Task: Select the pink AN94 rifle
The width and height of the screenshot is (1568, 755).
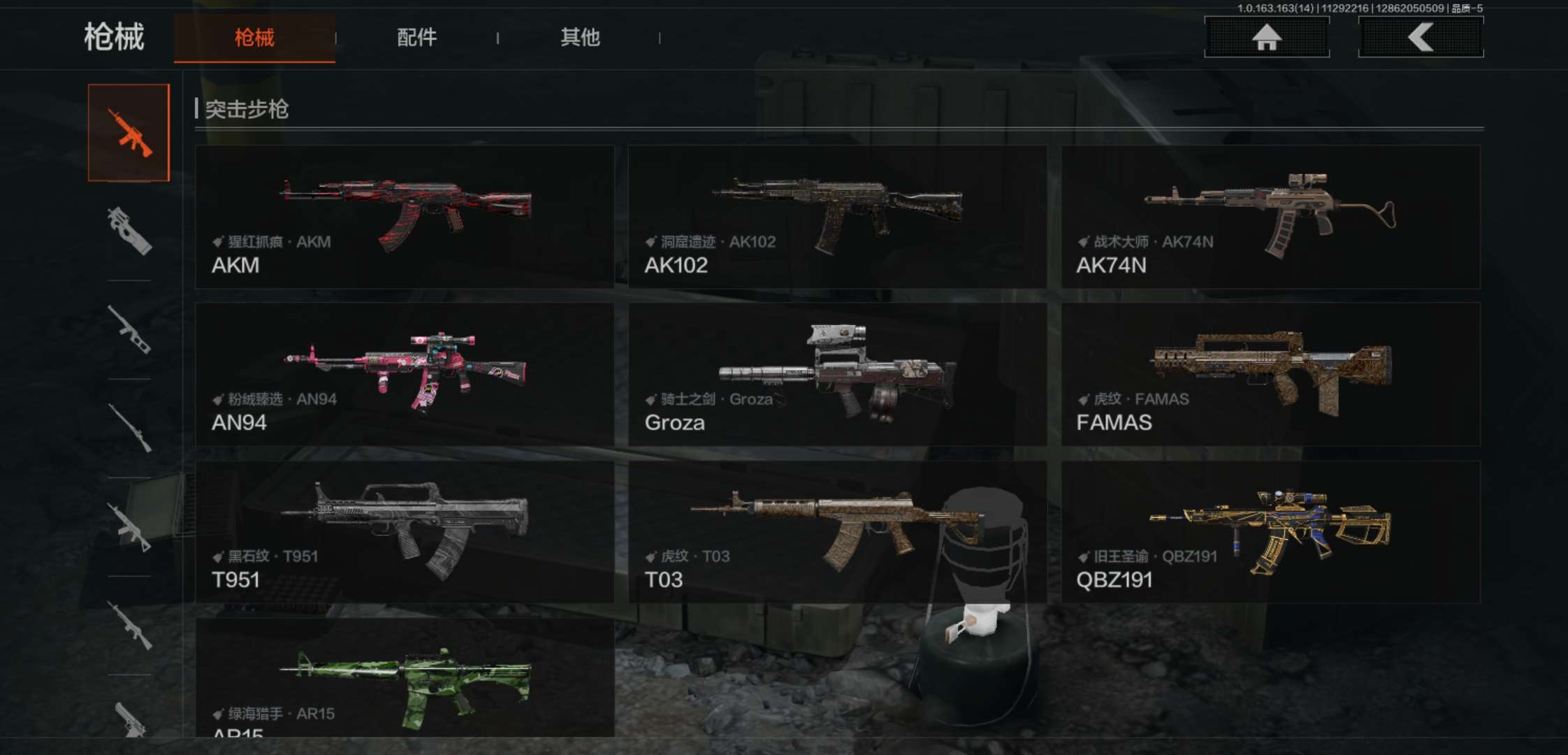Action: (405, 374)
